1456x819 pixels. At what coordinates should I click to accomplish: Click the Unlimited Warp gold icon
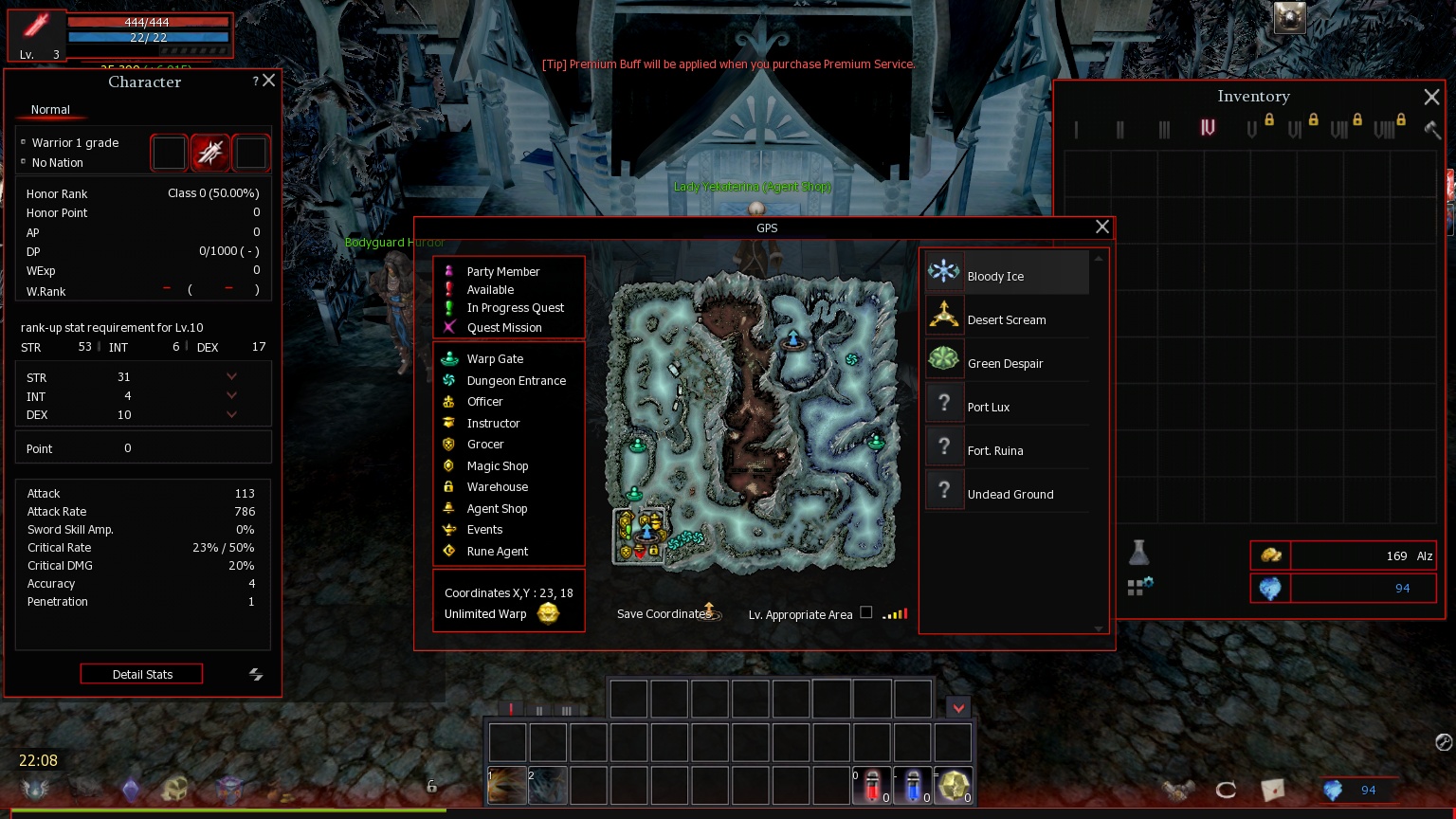548,613
